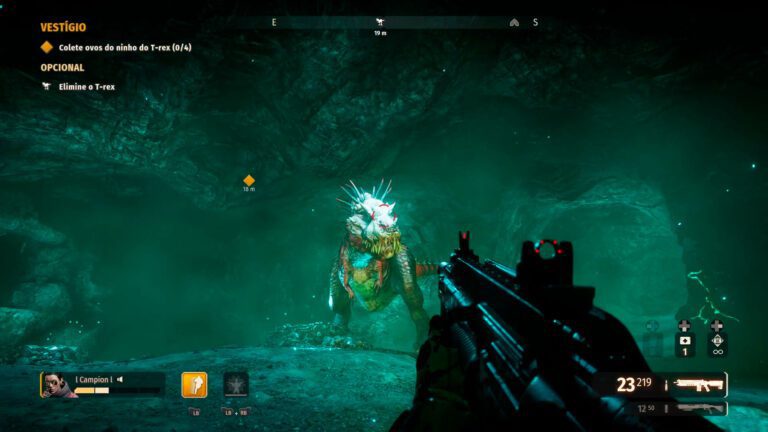Click the T-rex marker on the compass
Image resolution: width=768 pixels, height=432 pixels.
pyautogui.click(x=380, y=22)
